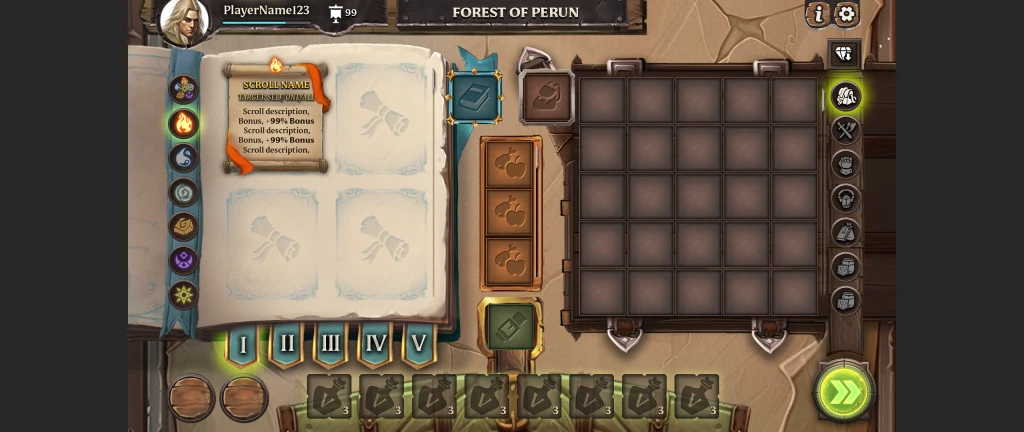
Task: Switch to crossed weapons inventory category
Action: tap(846, 130)
